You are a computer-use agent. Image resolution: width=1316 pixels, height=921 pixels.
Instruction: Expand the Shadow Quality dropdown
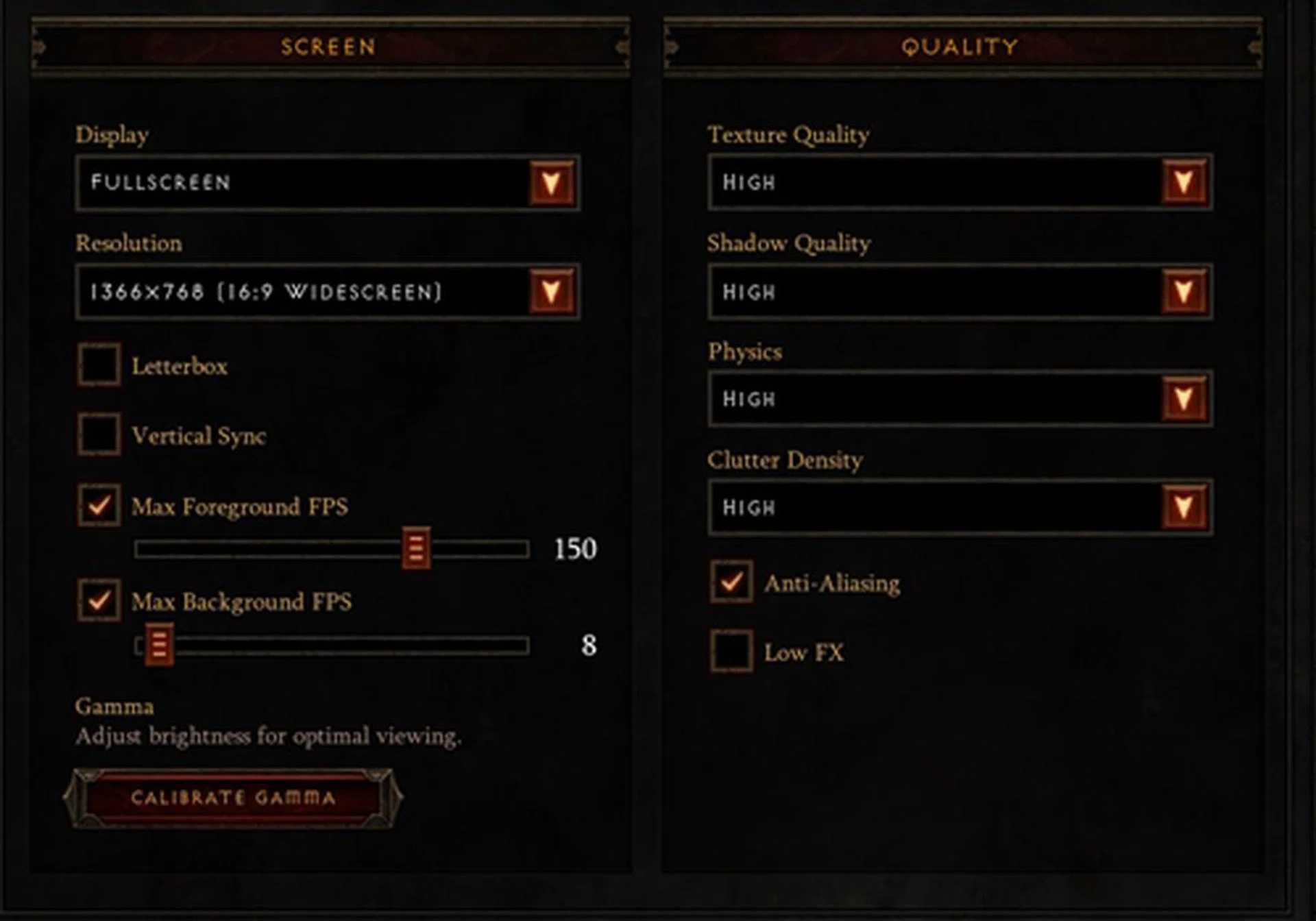[x=1184, y=292]
